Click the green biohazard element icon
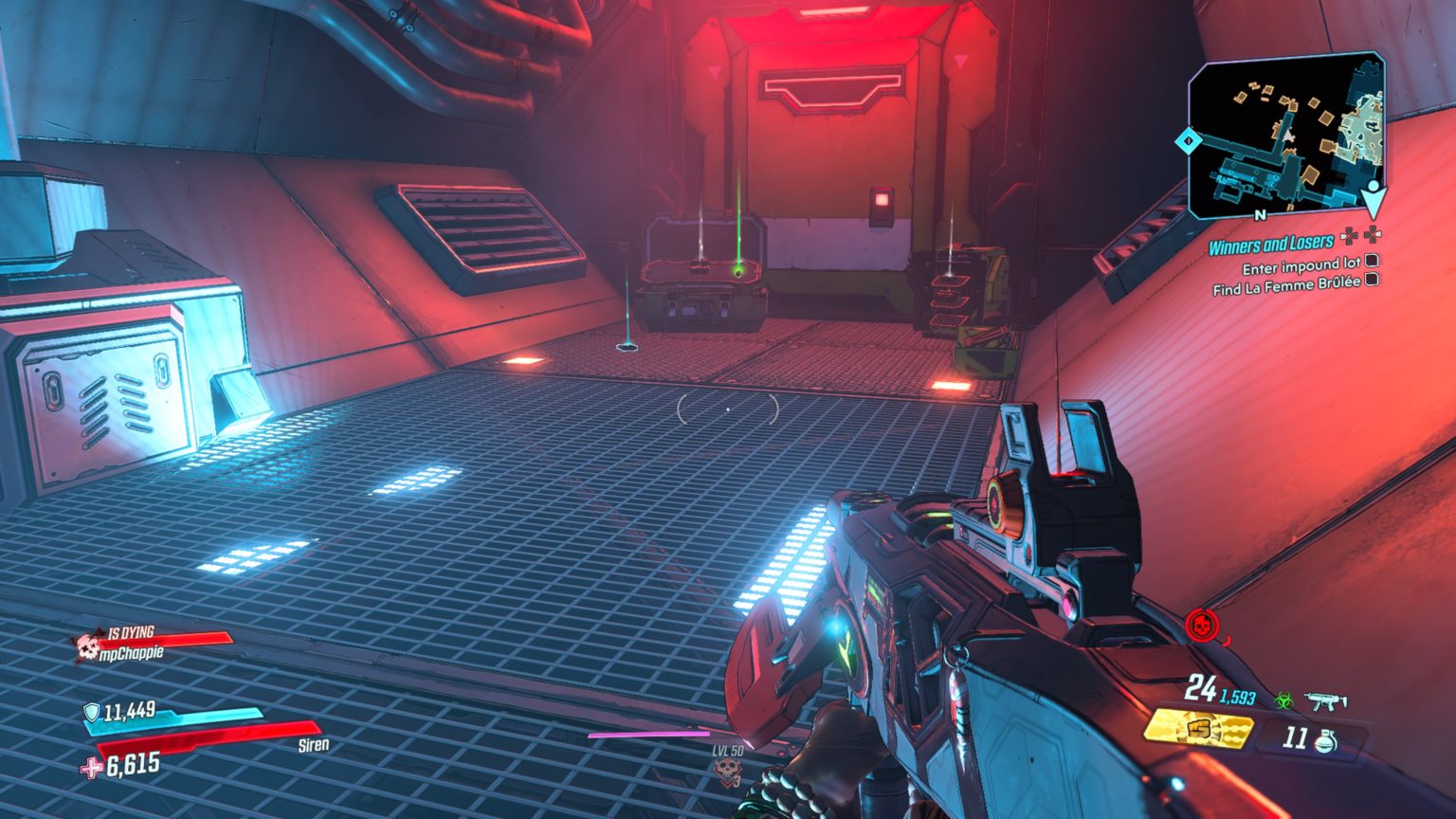 pyautogui.click(x=1283, y=701)
